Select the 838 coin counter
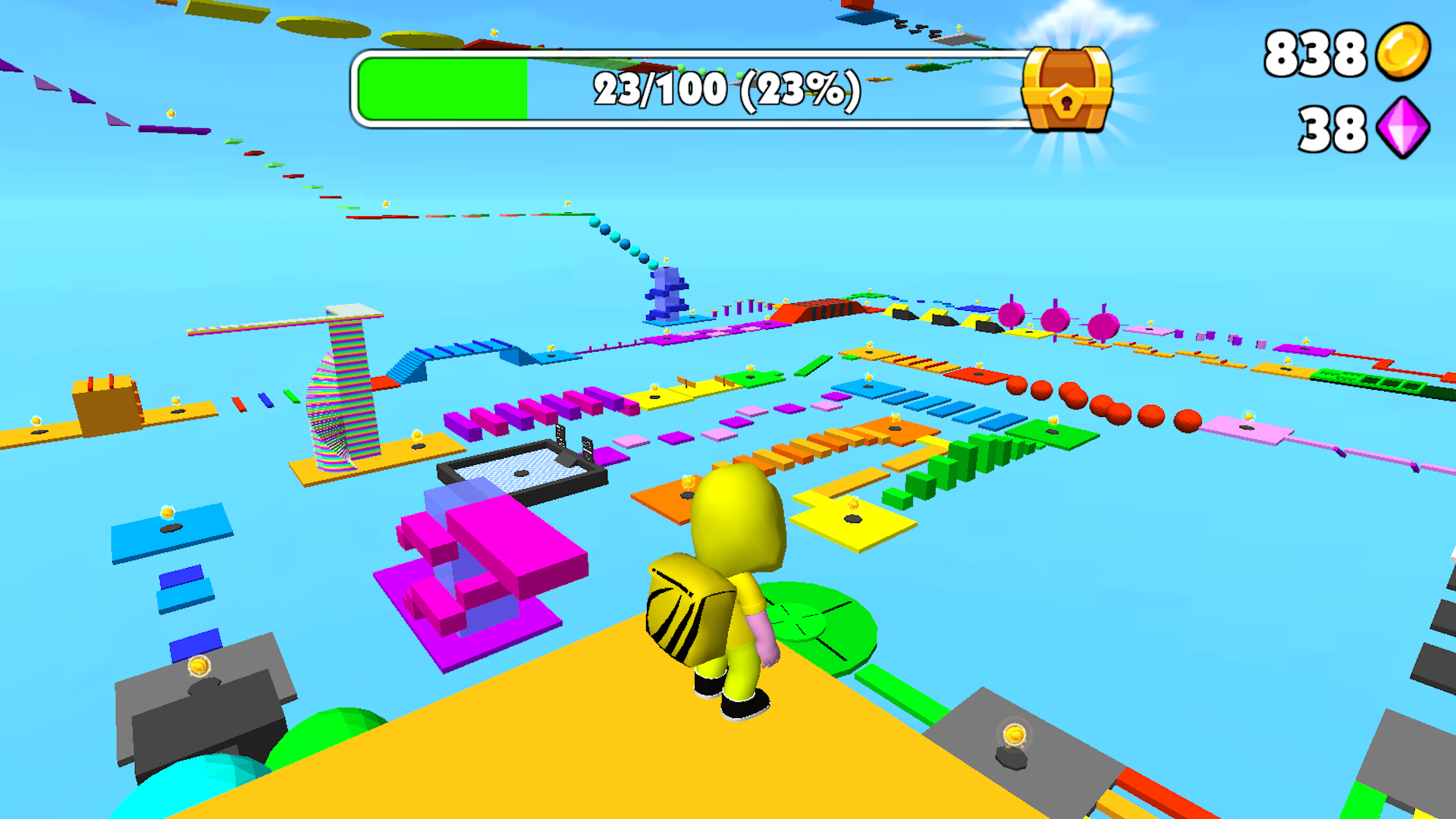The height and width of the screenshot is (819, 1456). (1313, 53)
